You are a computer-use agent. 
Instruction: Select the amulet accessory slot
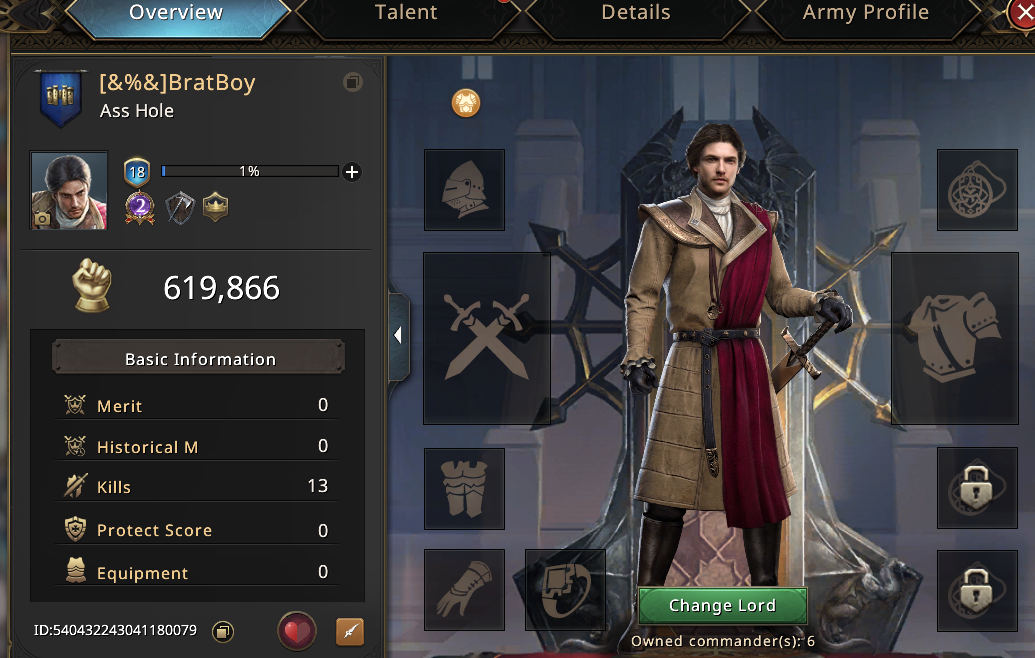pyautogui.click(x=977, y=190)
